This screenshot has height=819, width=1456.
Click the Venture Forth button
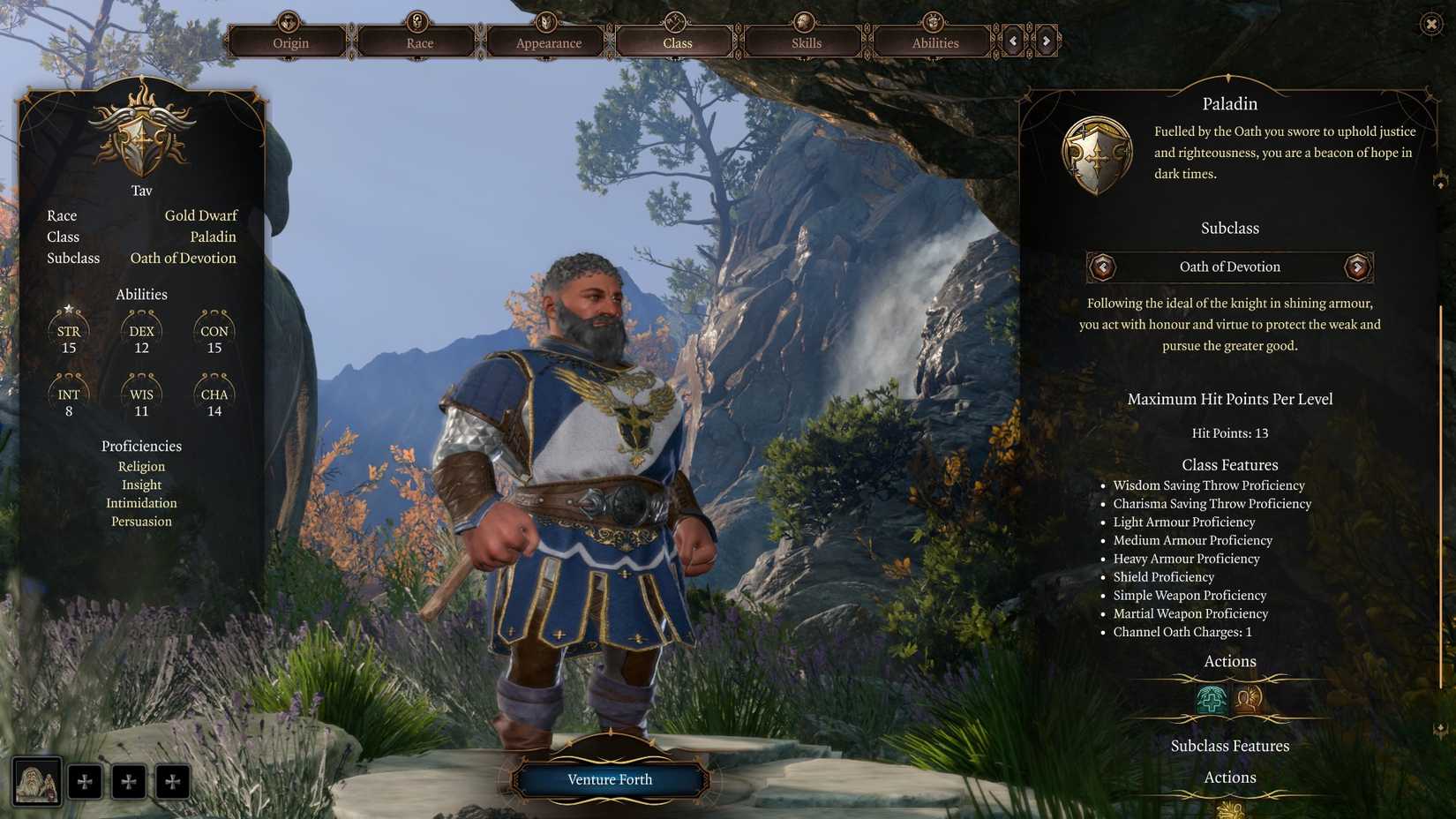point(610,779)
